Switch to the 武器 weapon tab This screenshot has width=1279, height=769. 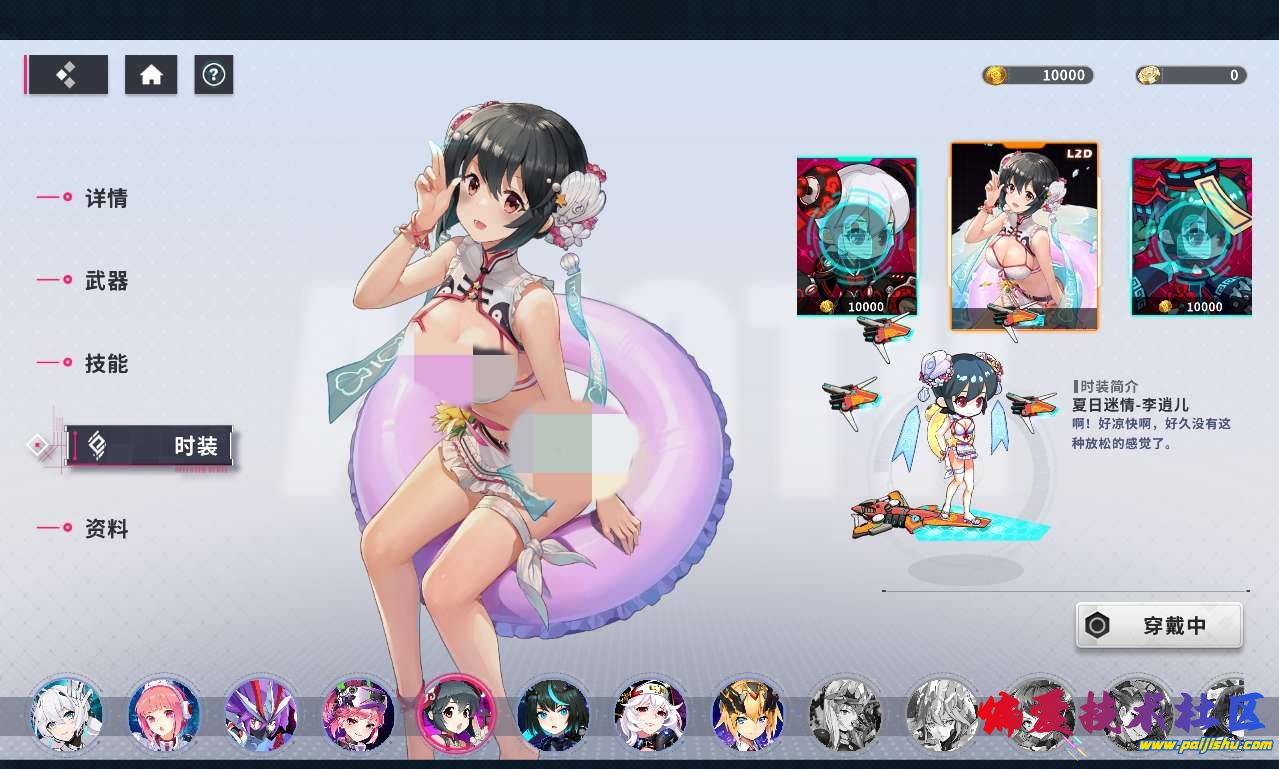pyautogui.click(x=105, y=281)
